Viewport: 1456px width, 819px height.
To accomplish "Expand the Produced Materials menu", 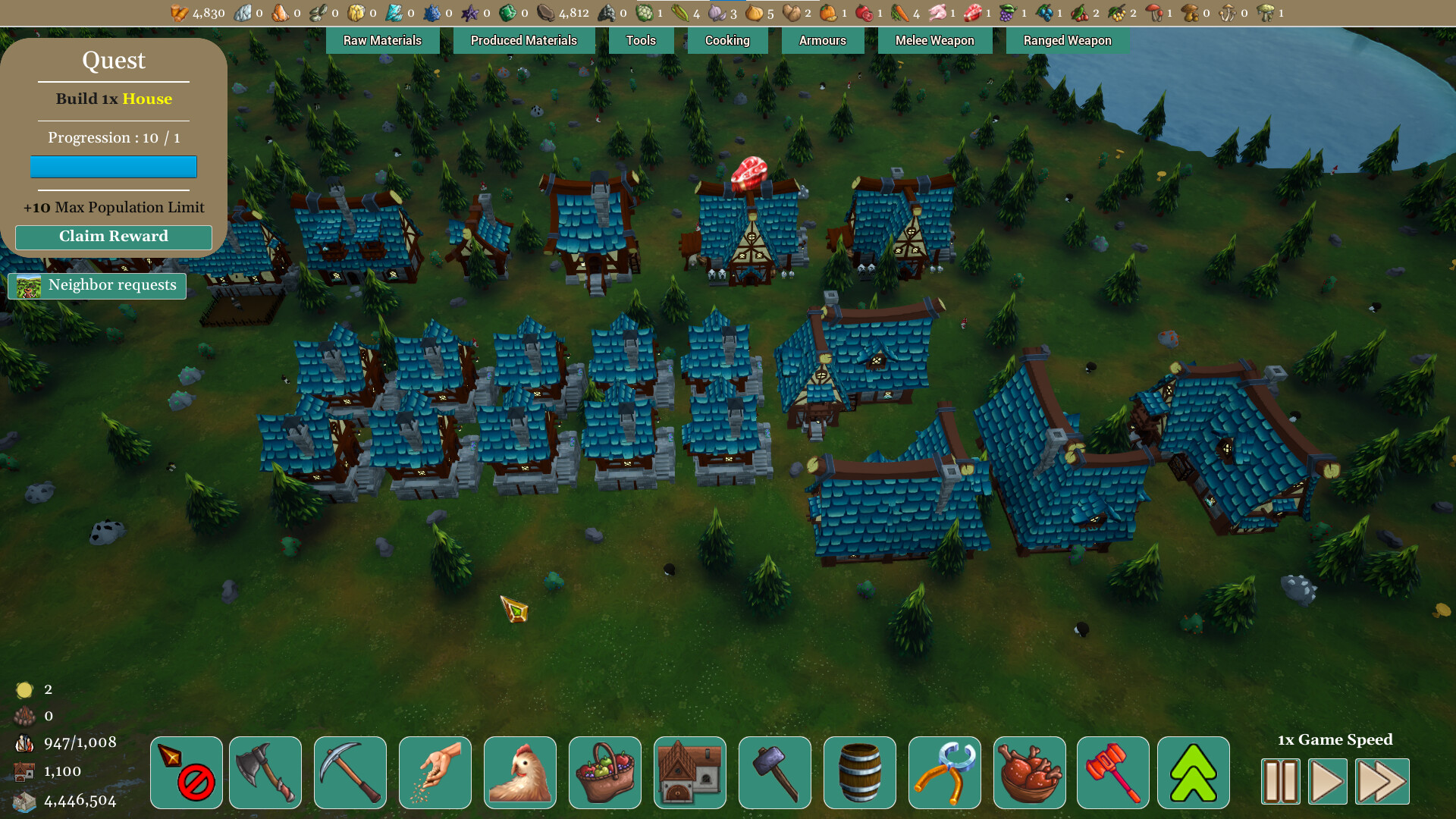I will tap(523, 40).
